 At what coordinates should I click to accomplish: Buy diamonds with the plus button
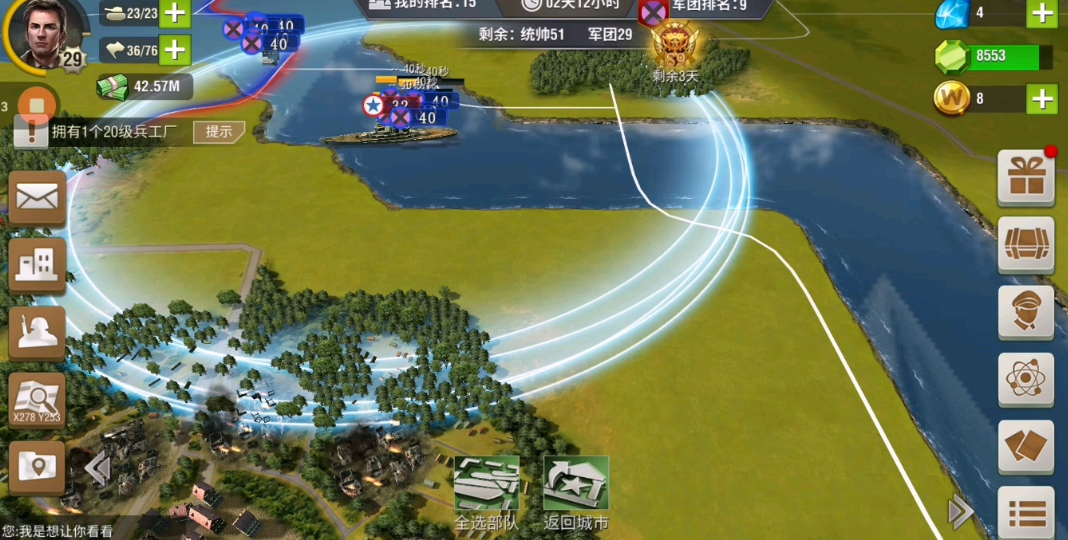[1042, 13]
